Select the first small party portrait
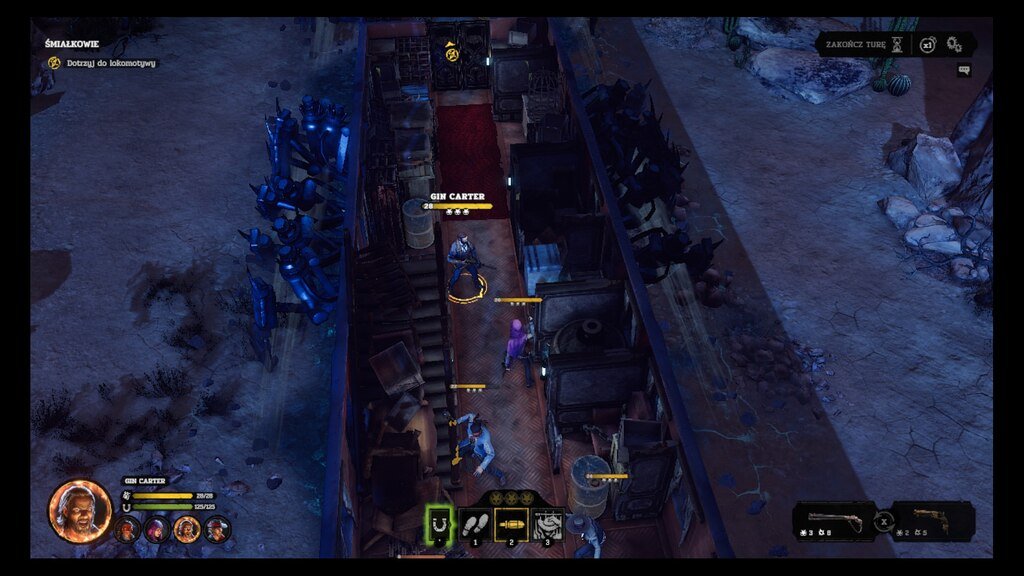This screenshot has width=1024, height=576. point(127,529)
